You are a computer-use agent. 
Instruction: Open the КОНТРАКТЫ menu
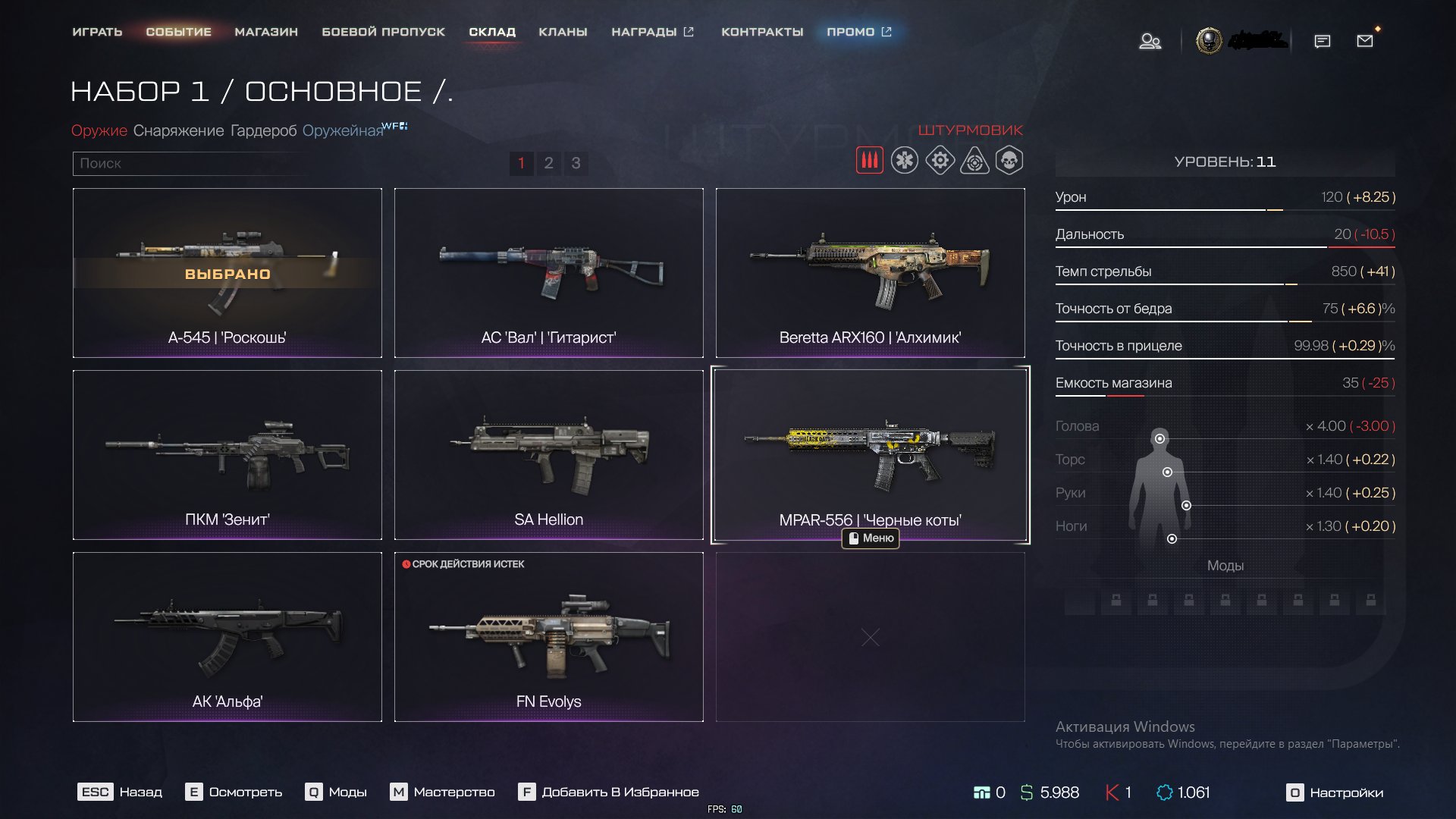tap(762, 32)
